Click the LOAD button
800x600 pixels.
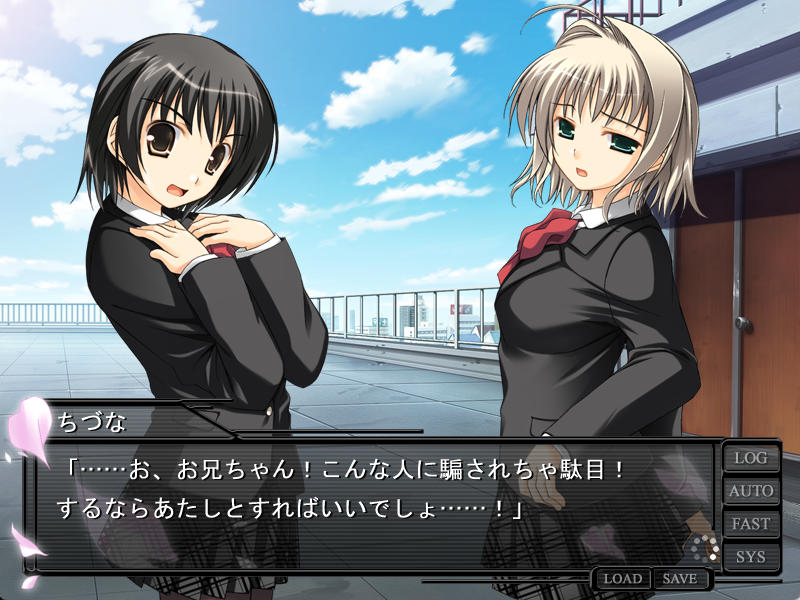622,579
